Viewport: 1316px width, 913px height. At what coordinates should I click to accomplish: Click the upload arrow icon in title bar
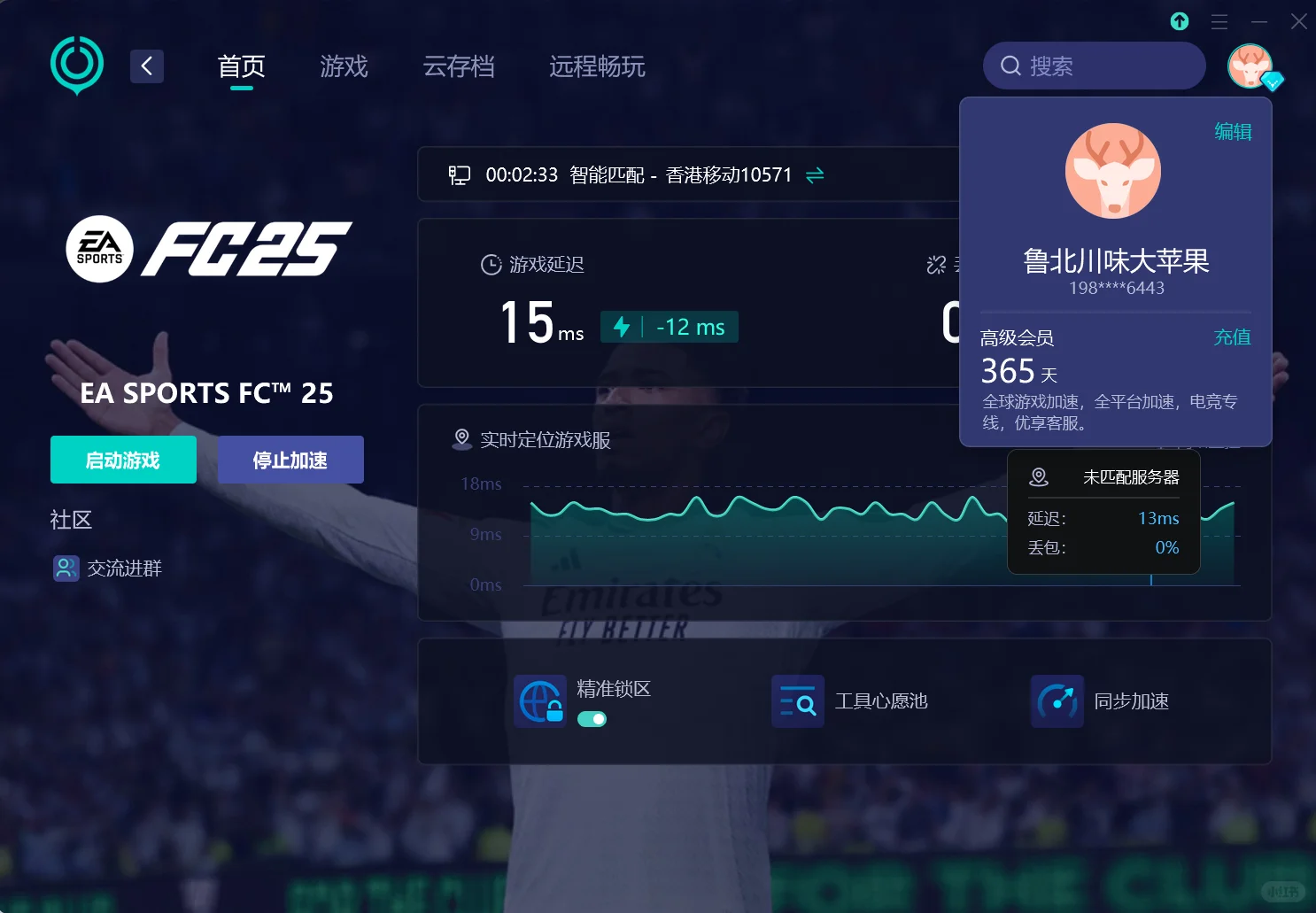1179,20
